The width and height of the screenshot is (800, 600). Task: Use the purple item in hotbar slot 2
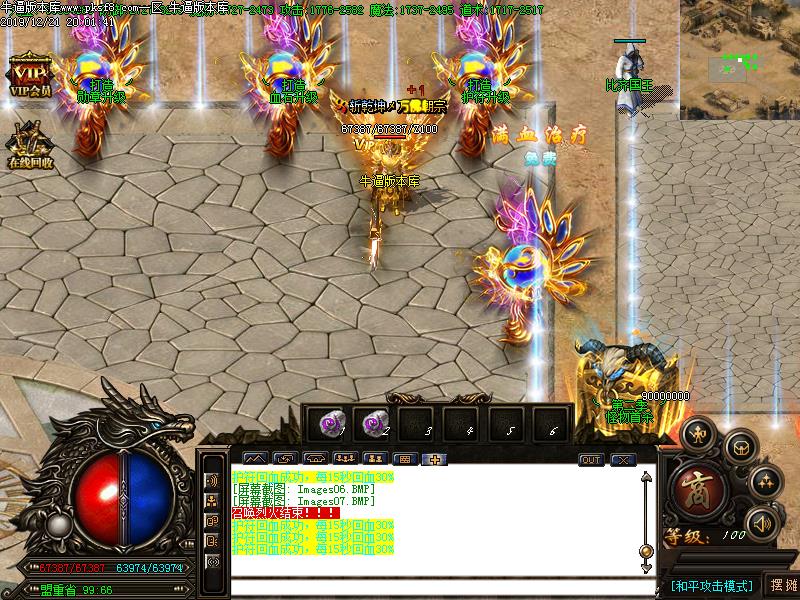(373, 423)
